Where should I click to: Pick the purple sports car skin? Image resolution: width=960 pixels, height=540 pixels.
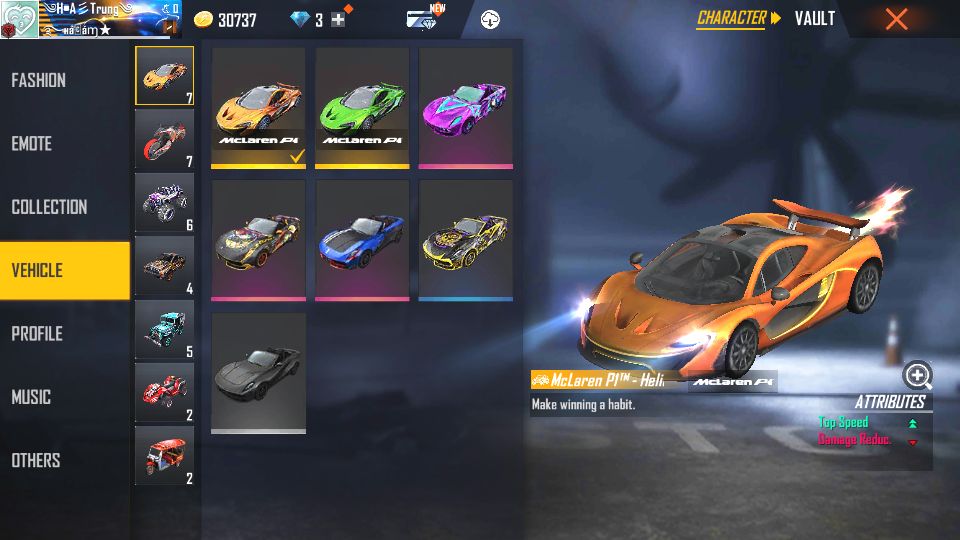466,106
